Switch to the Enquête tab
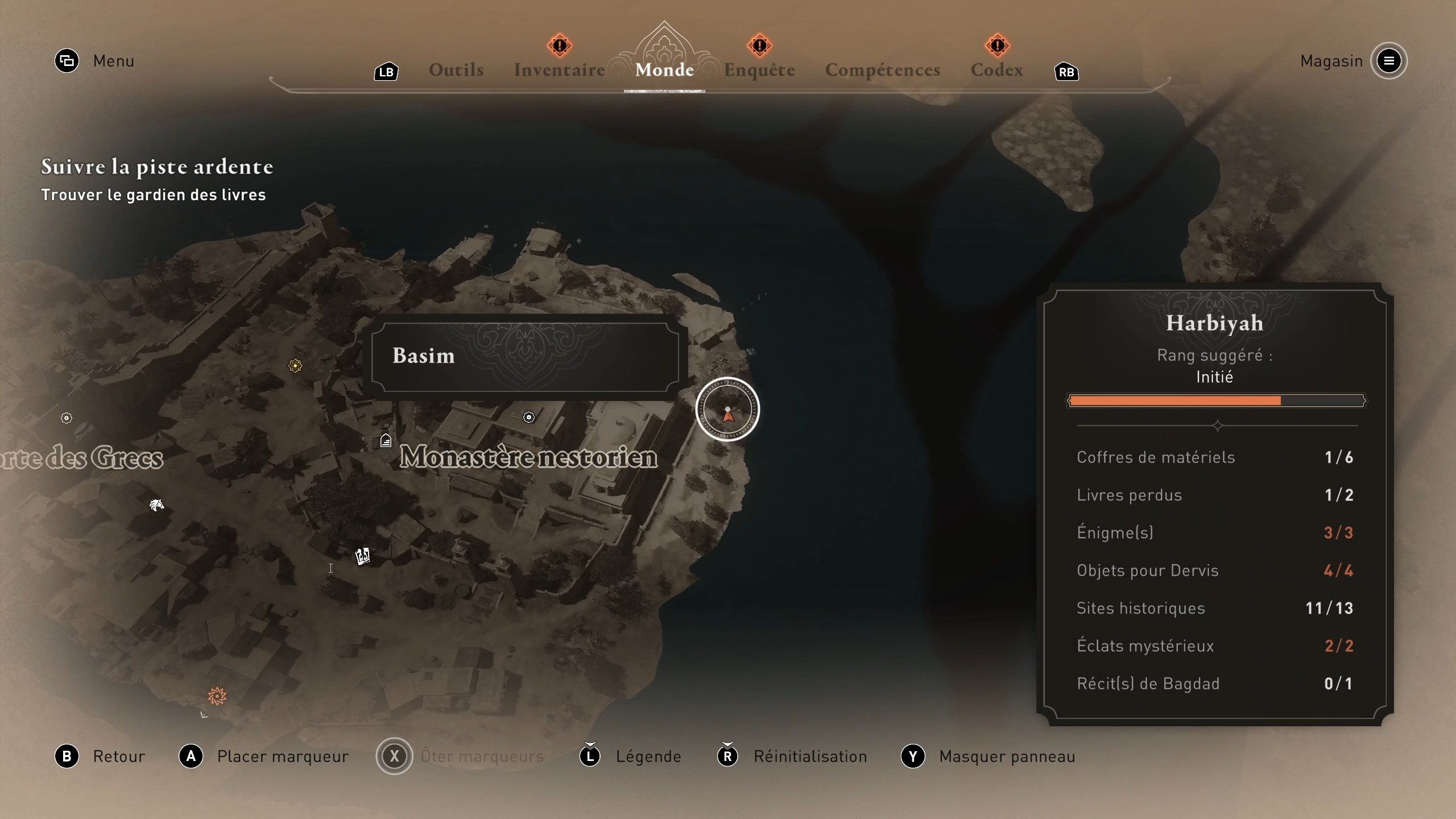 click(760, 69)
